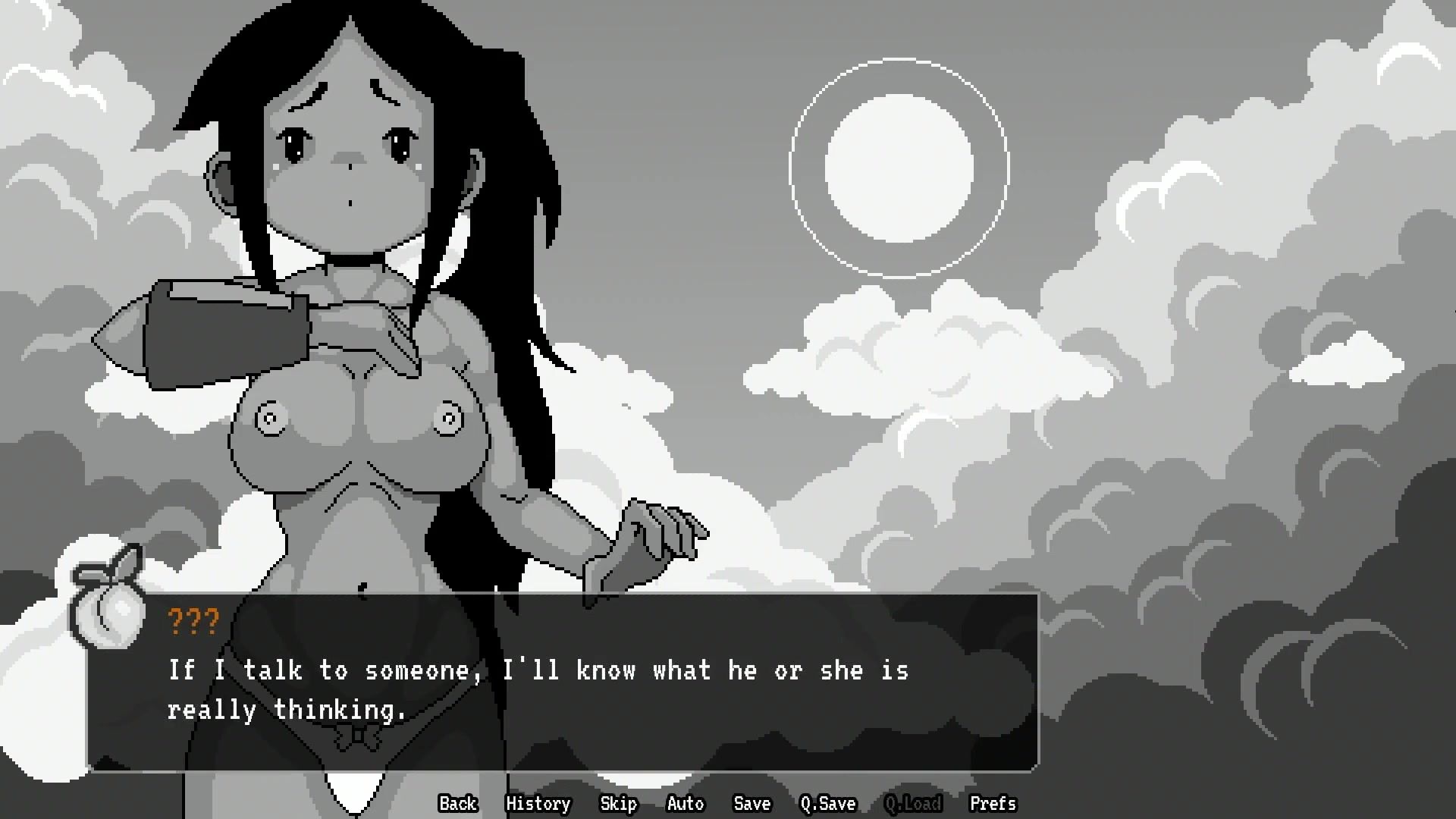Open the dialogue History log
1456x819 pixels.
[538, 803]
